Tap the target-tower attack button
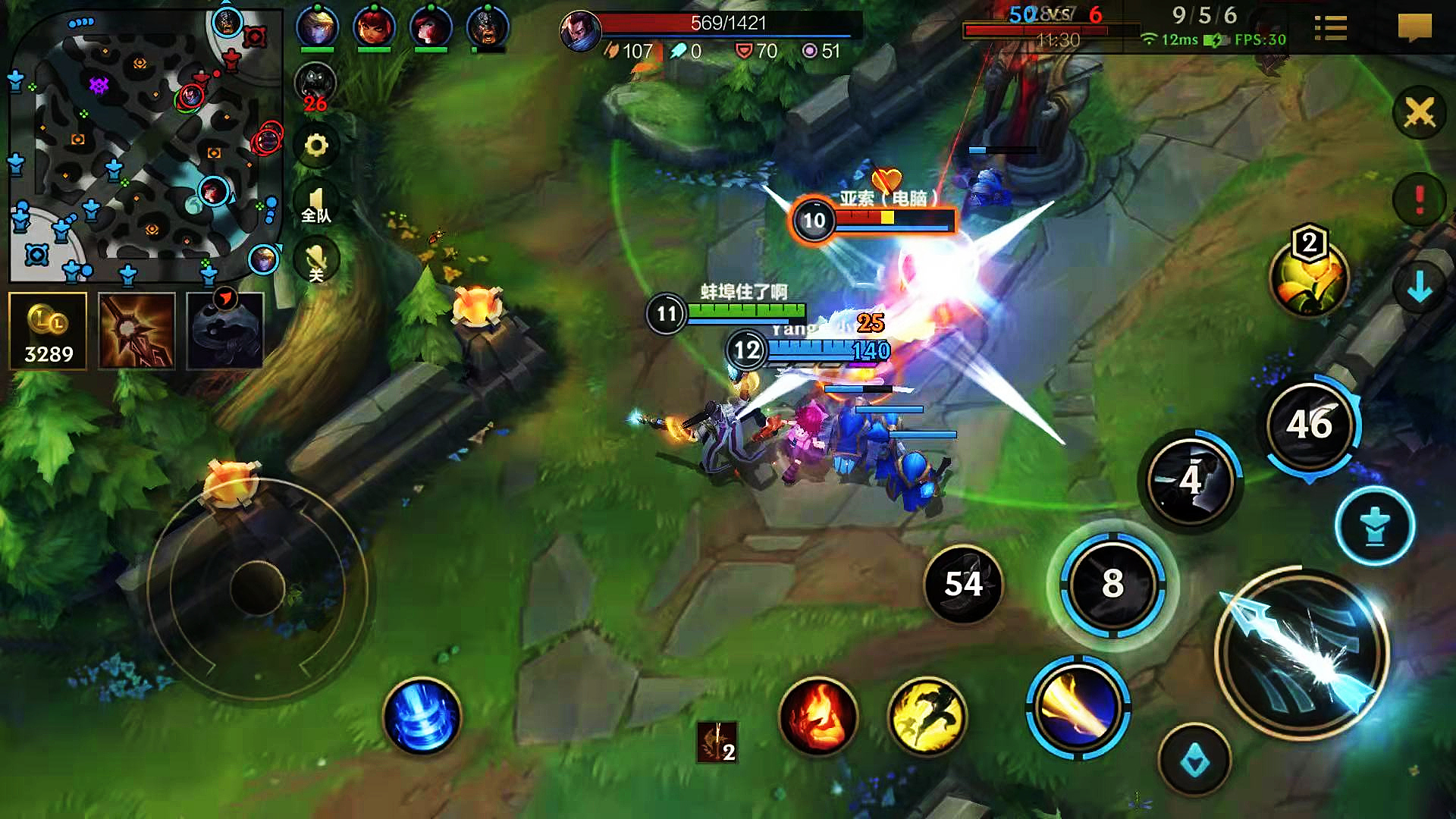The height and width of the screenshot is (819, 1456). [1374, 526]
